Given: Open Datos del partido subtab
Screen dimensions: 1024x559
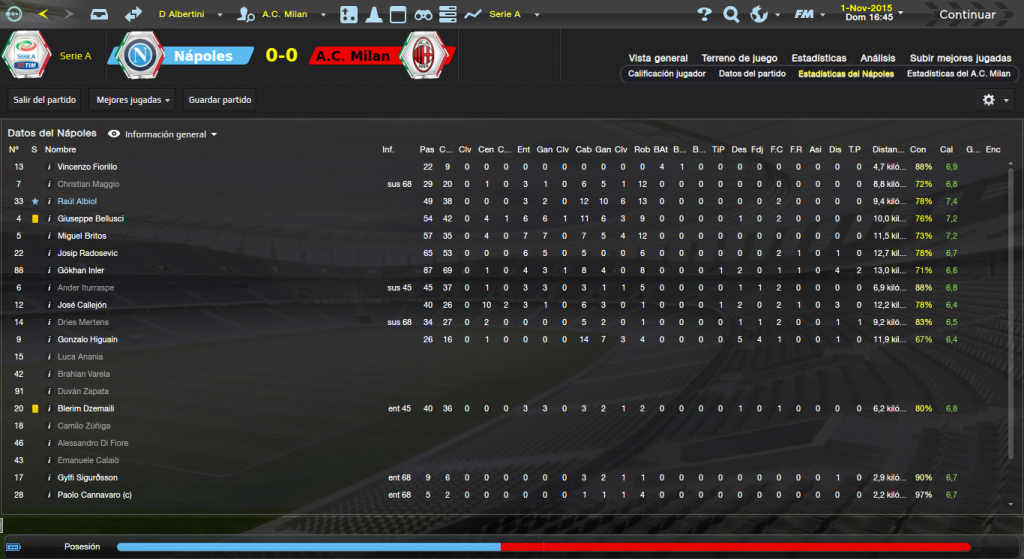Looking at the screenshot, I should 752,74.
